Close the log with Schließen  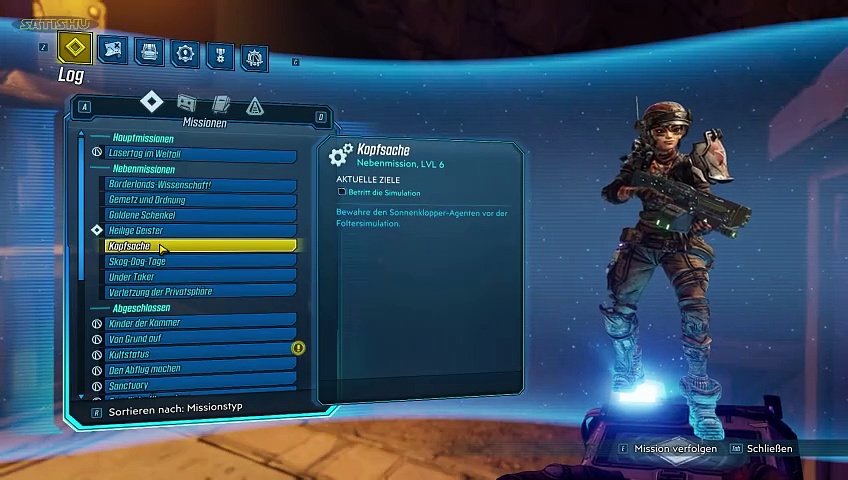click(768, 449)
